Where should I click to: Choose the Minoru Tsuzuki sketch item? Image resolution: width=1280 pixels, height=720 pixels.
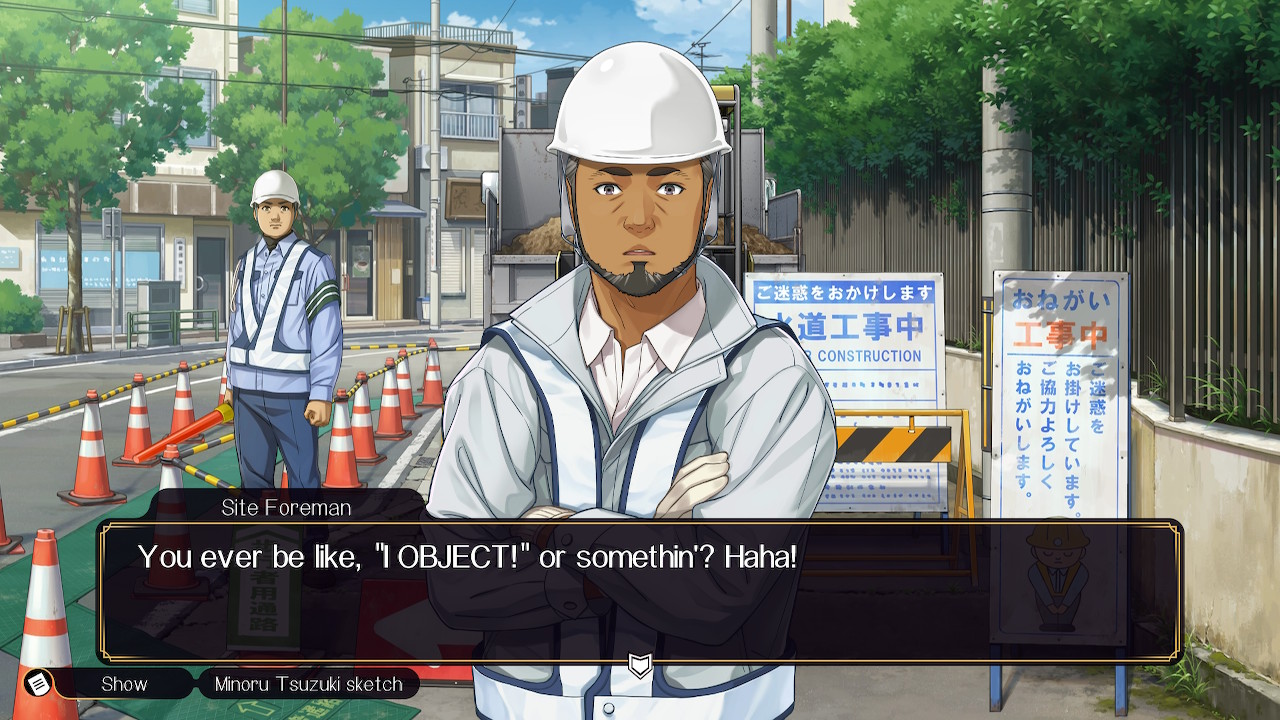[308, 684]
